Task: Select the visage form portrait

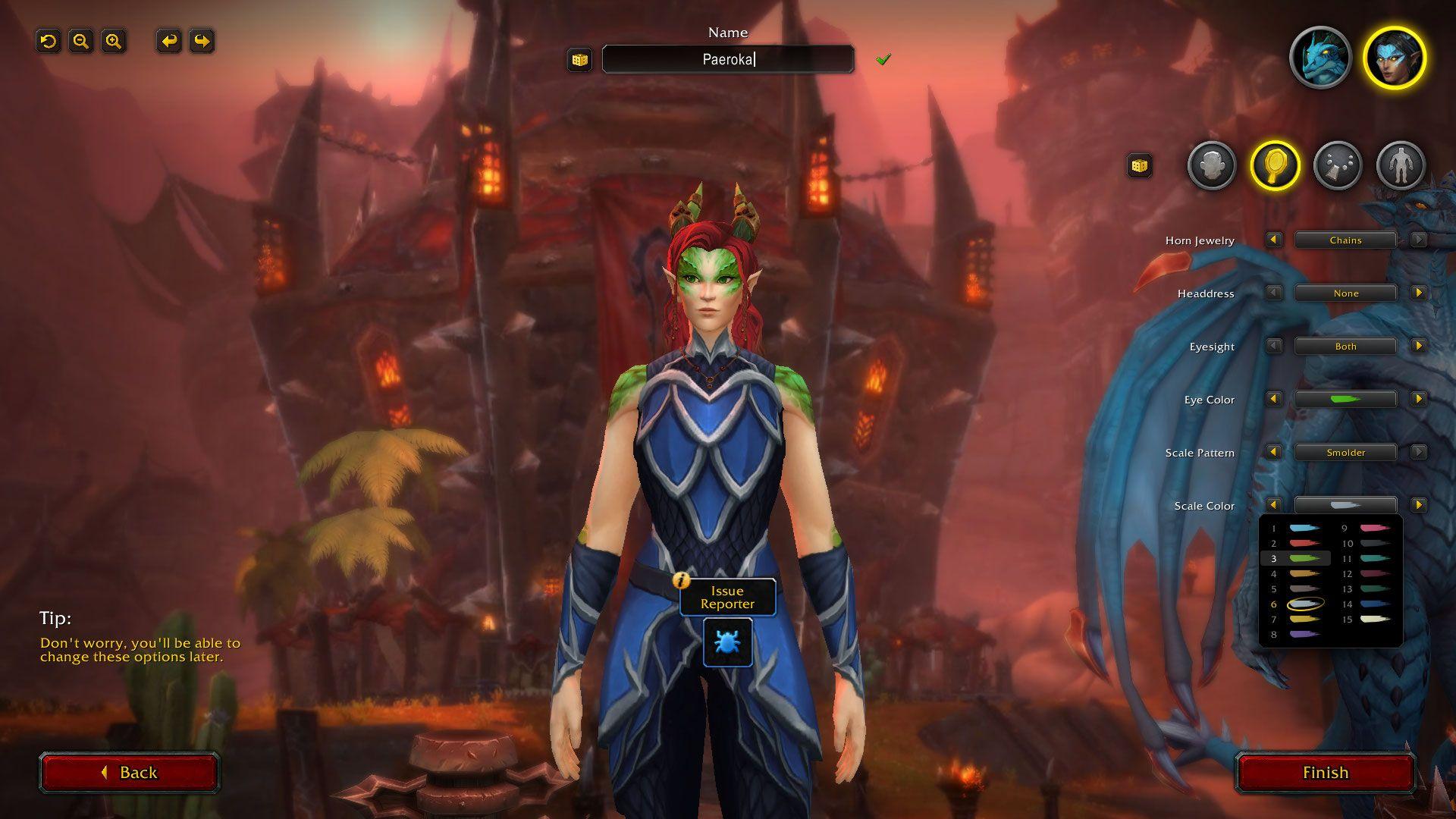Action: pyautogui.click(x=1394, y=58)
